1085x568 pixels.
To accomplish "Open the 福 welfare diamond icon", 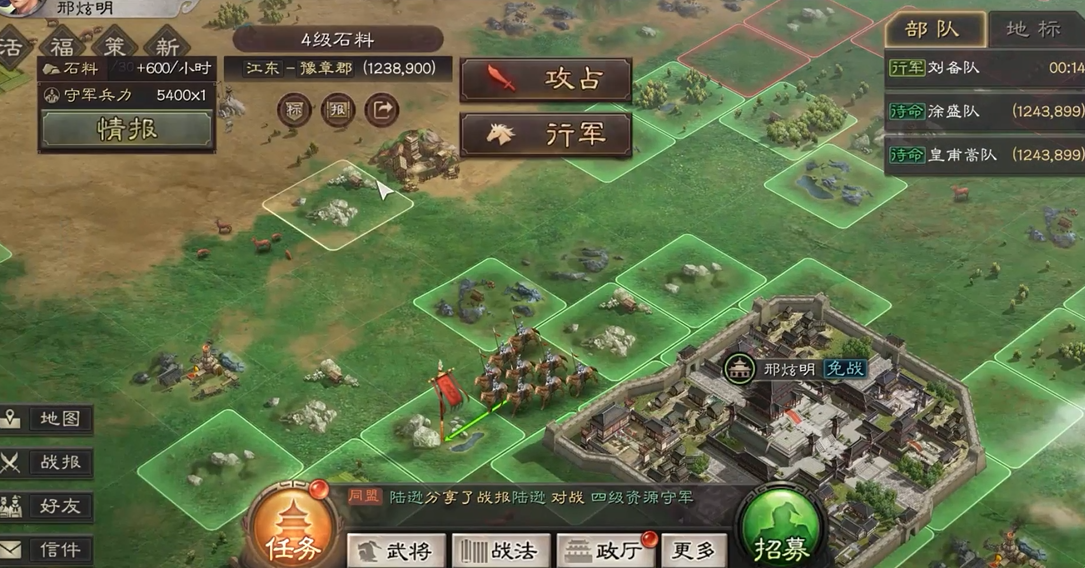I will (x=62, y=47).
